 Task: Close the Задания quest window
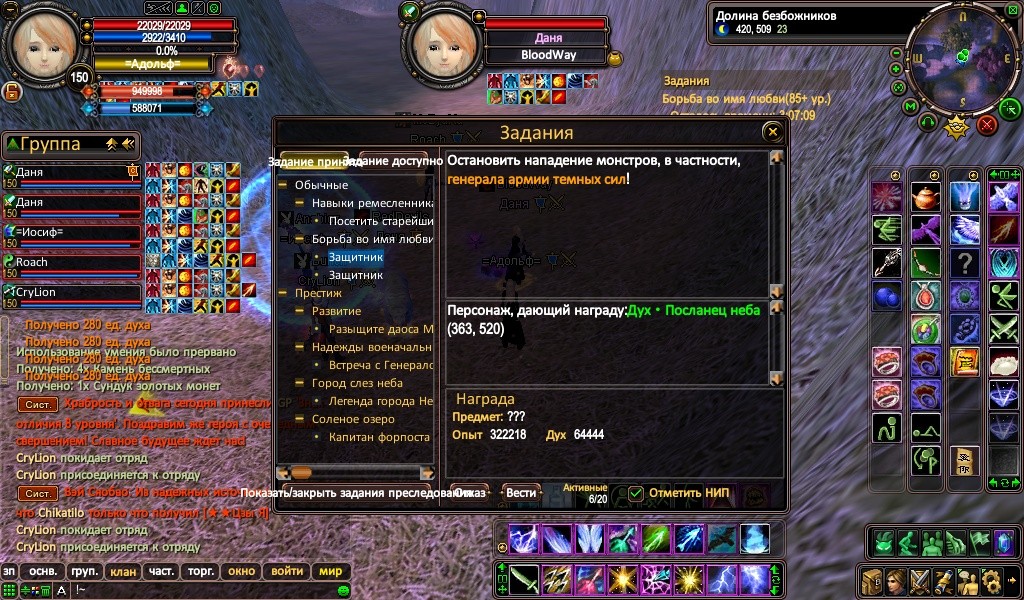770,132
